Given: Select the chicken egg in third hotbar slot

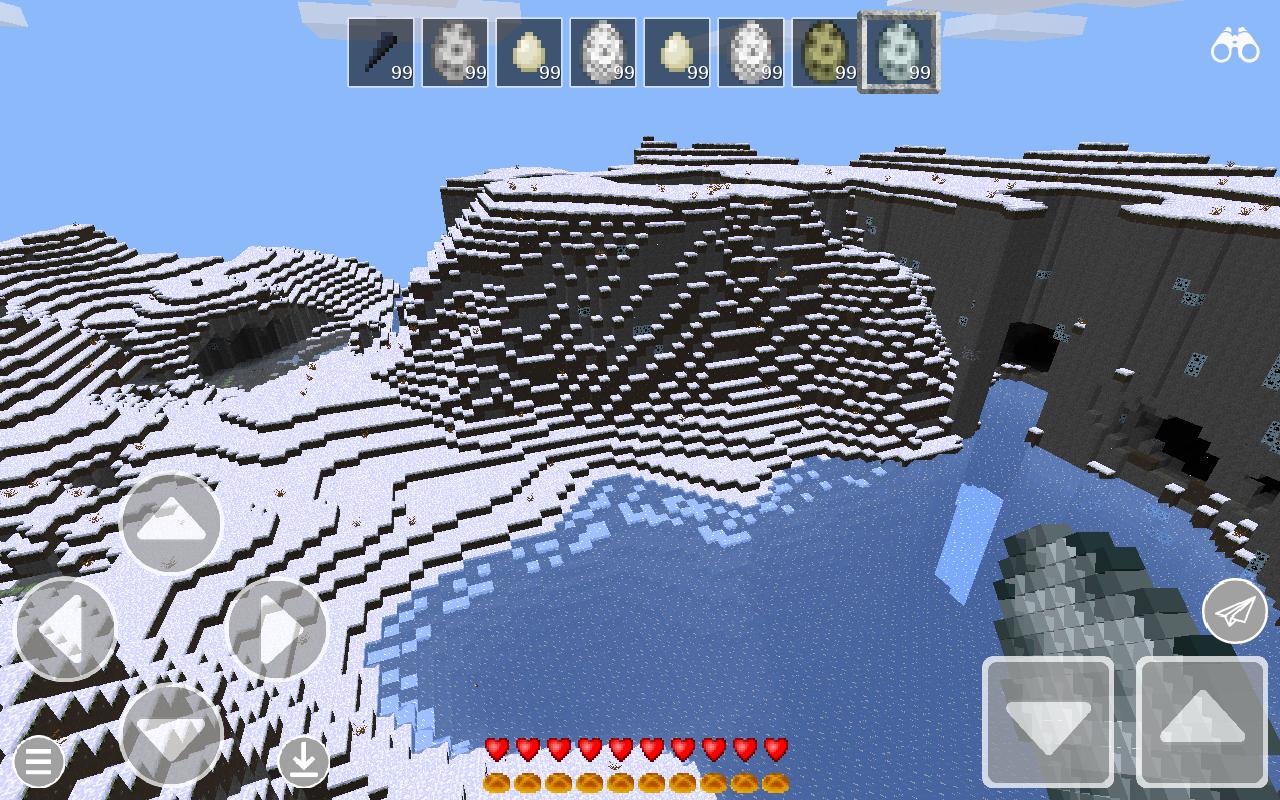Looking at the screenshot, I should pos(529,50).
